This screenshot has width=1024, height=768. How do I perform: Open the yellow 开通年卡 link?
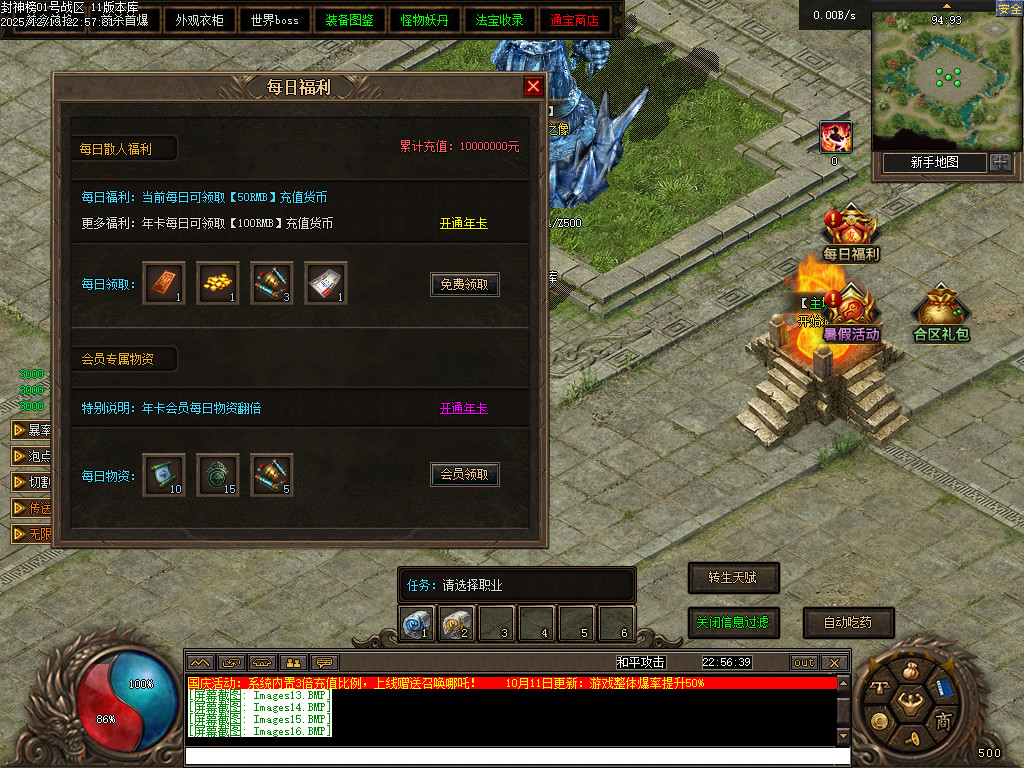click(x=464, y=223)
